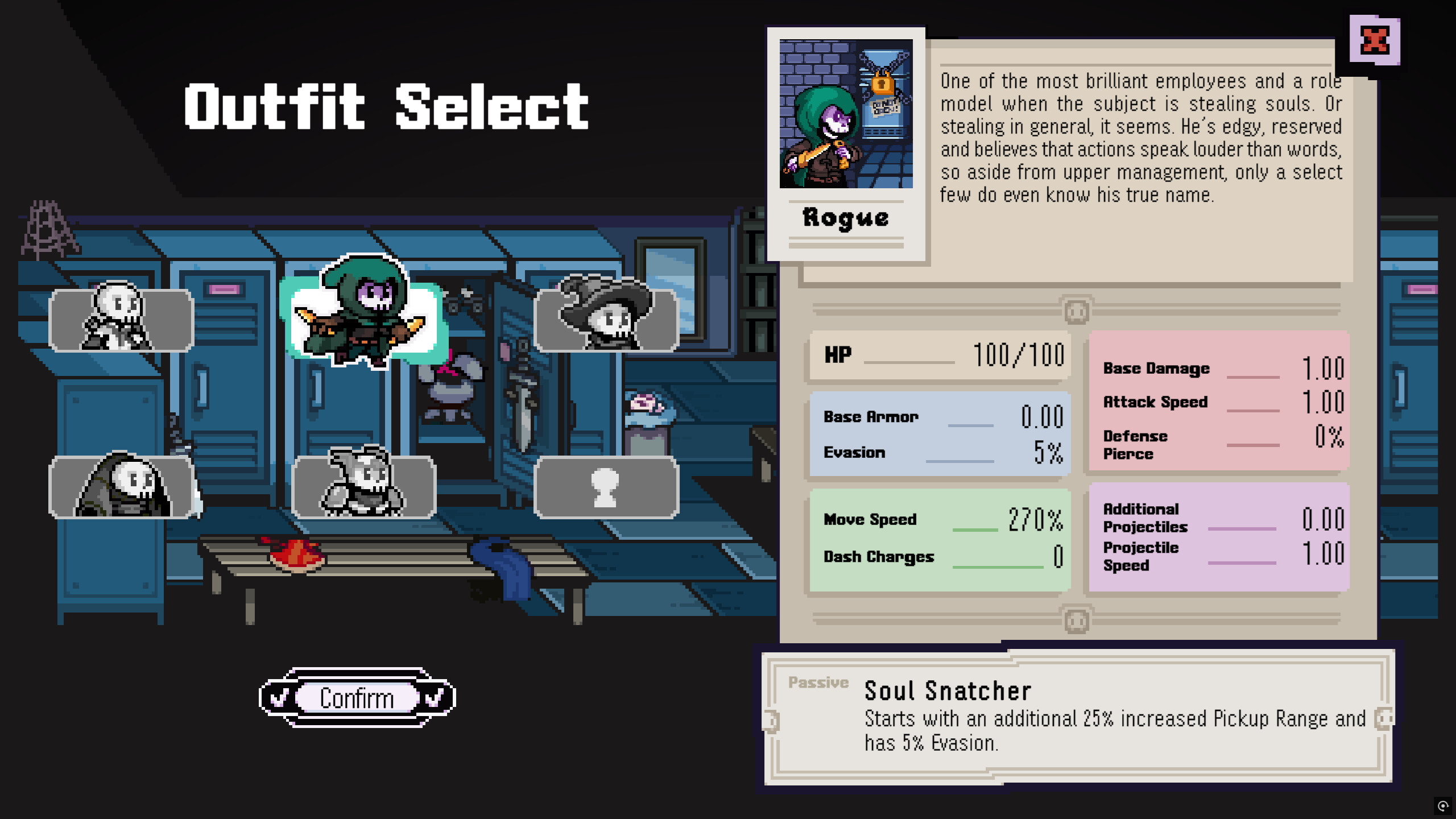Click the left checkmark on the Confirm button
This screenshot has width=1456, height=819.
click(x=278, y=697)
